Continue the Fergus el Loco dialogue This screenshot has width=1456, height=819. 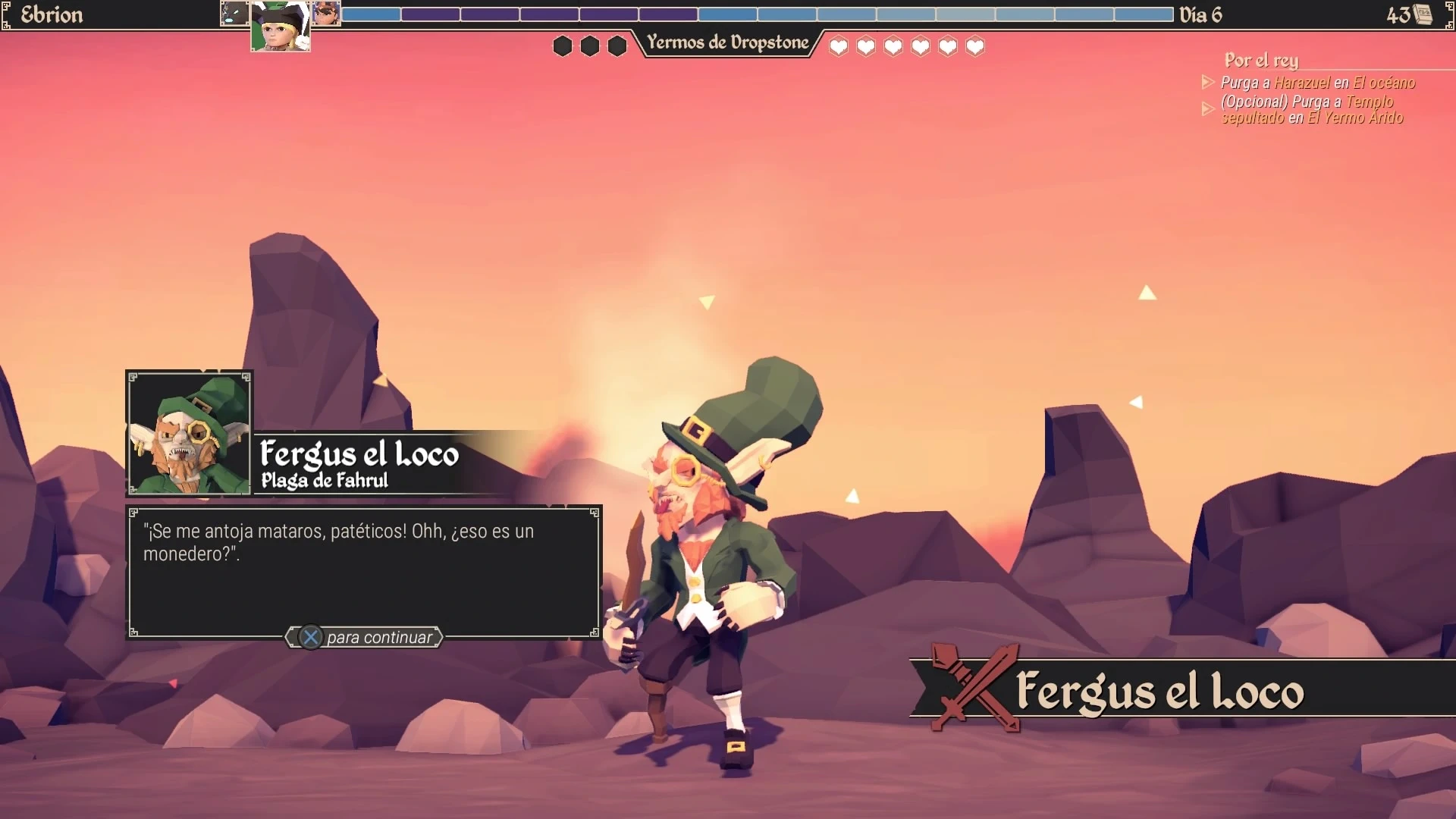point(365,637)
